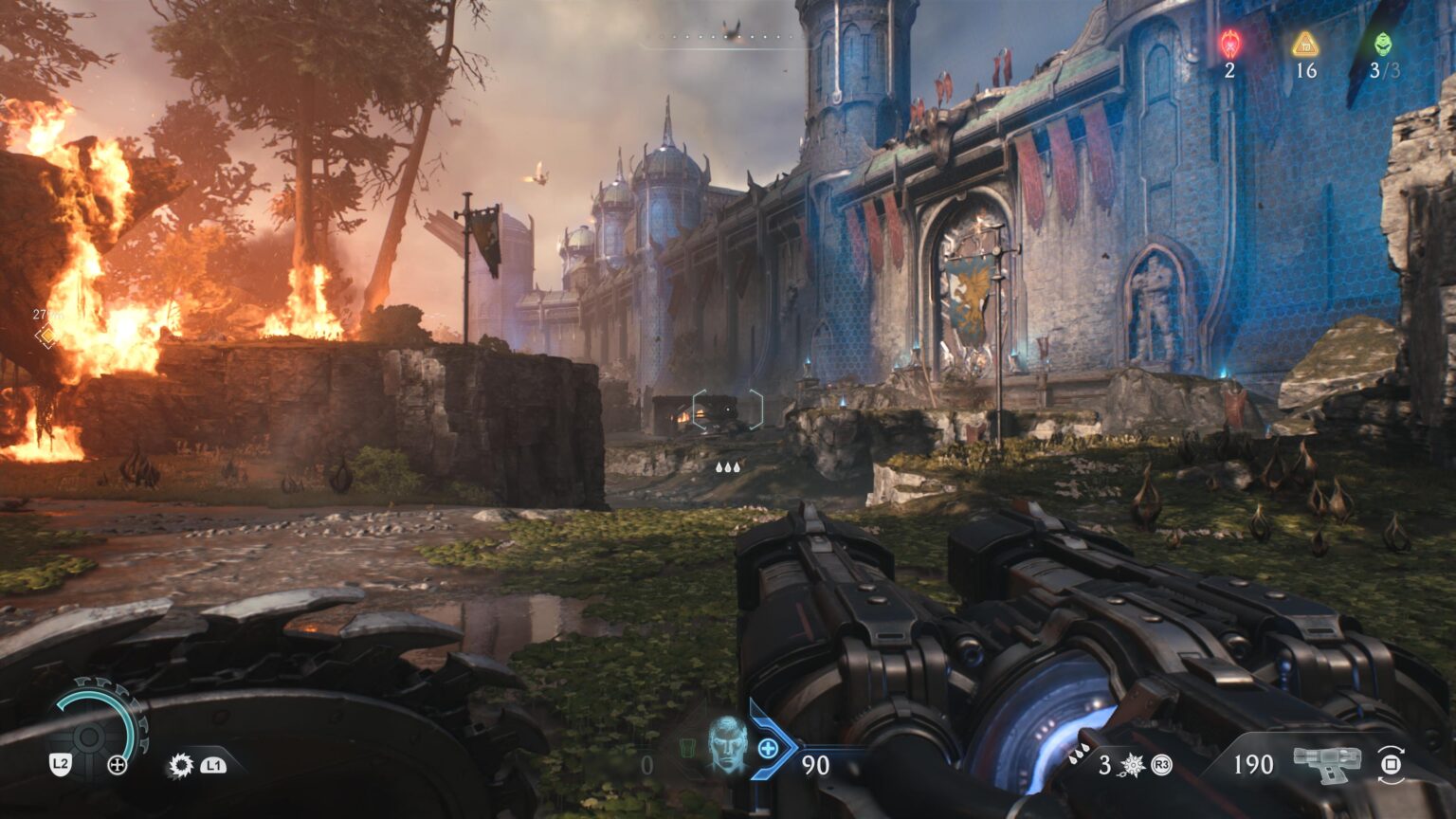
Task: Click the green helmet extra lives icon
Action: click(x=1383, y=44)
